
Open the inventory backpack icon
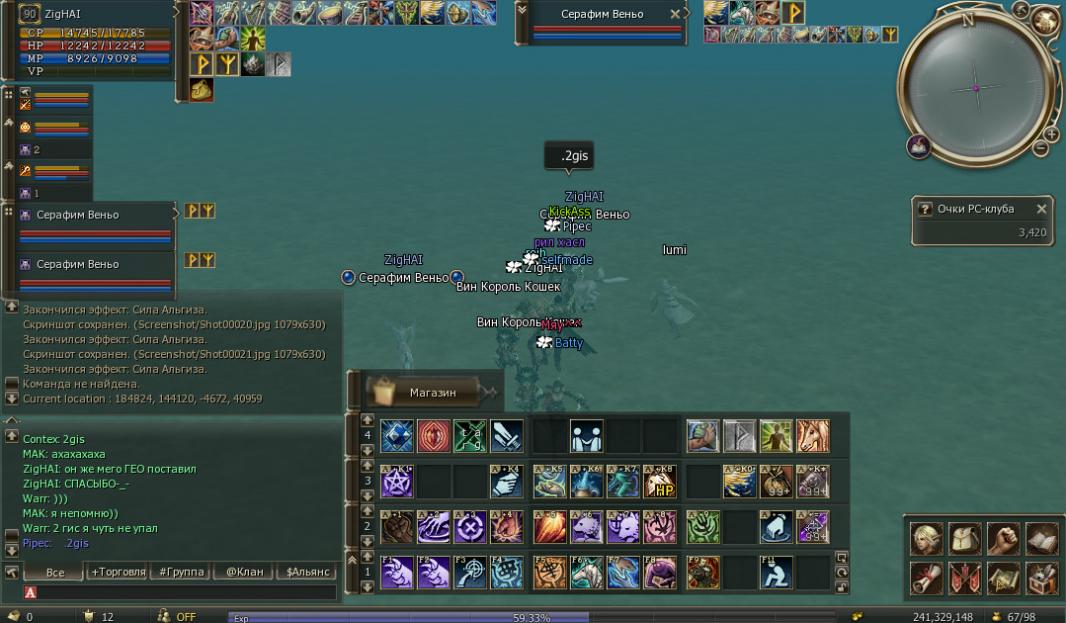tap(965, 539)
